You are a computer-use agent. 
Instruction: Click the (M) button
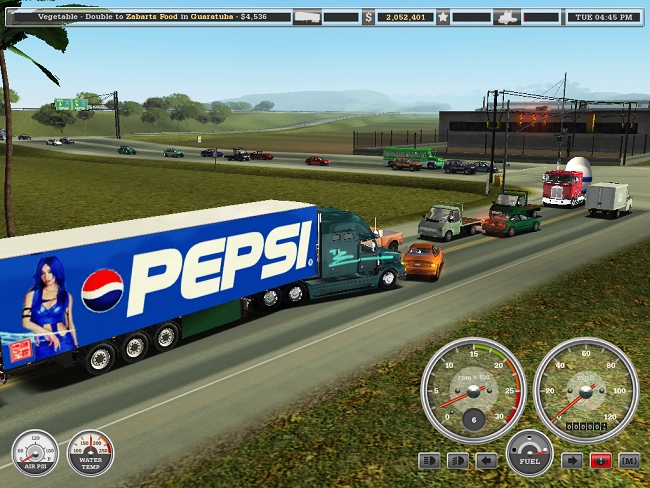pos(629,461)
